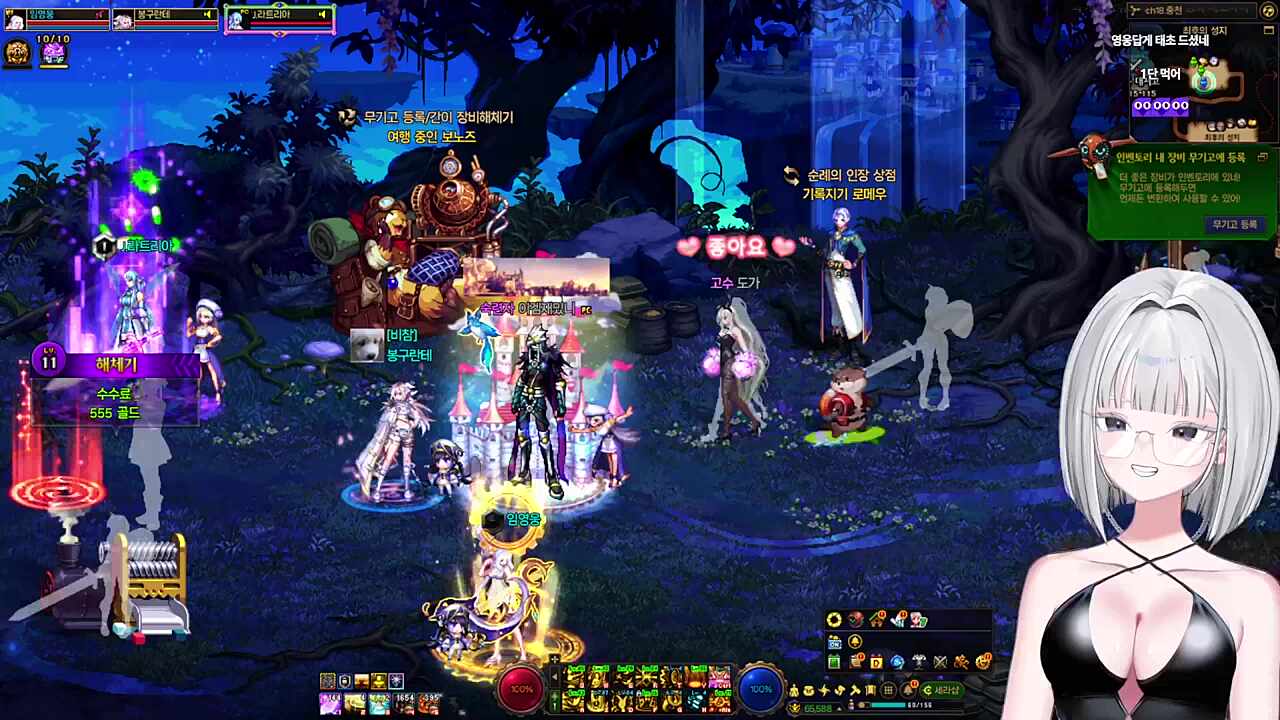Click the purple 10/10 buff icon
Image resolution: width=1280 pixels, height=720 pixels.
(53, 53)
